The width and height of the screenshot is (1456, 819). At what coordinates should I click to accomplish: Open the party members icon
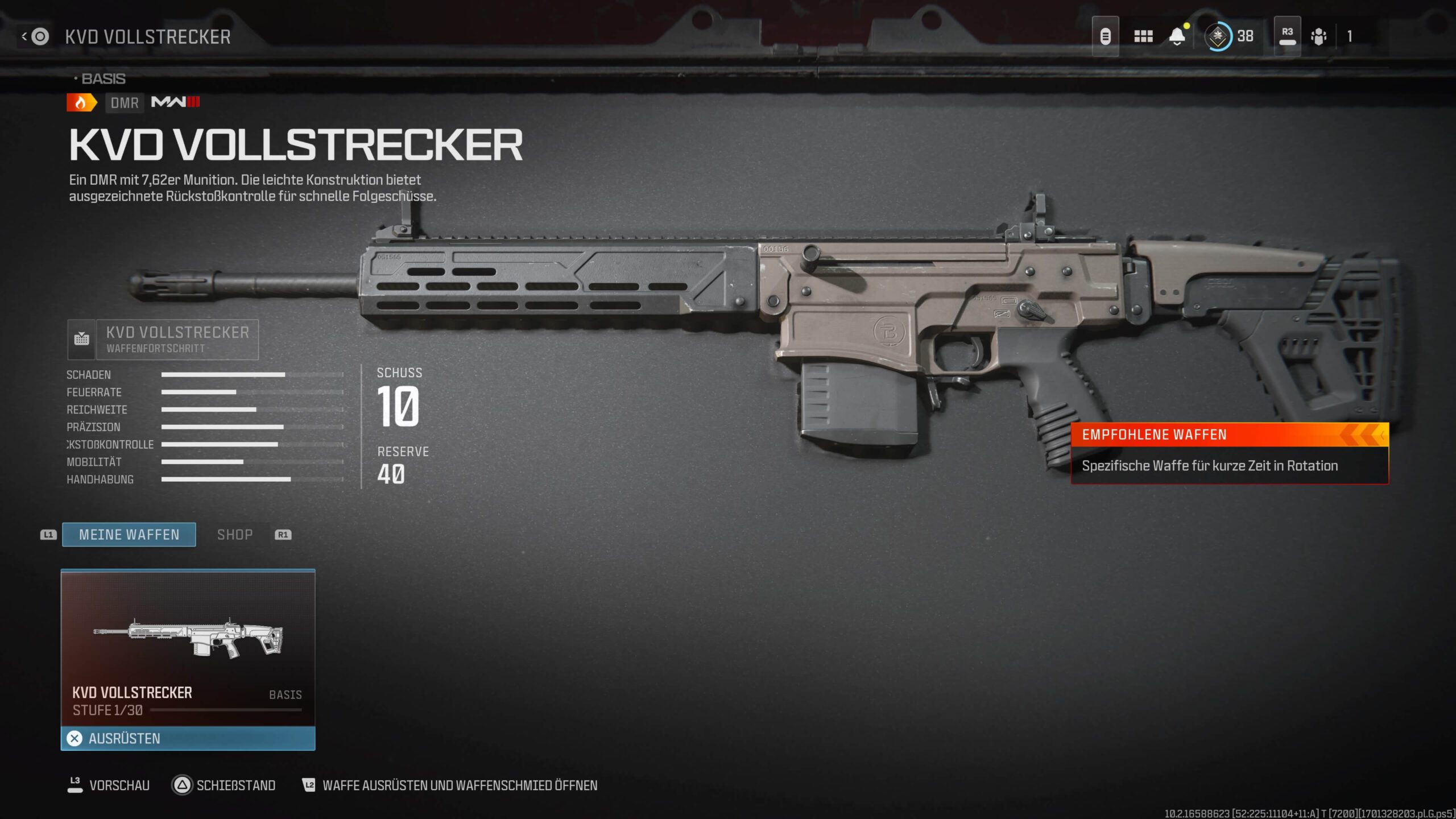1318,36
